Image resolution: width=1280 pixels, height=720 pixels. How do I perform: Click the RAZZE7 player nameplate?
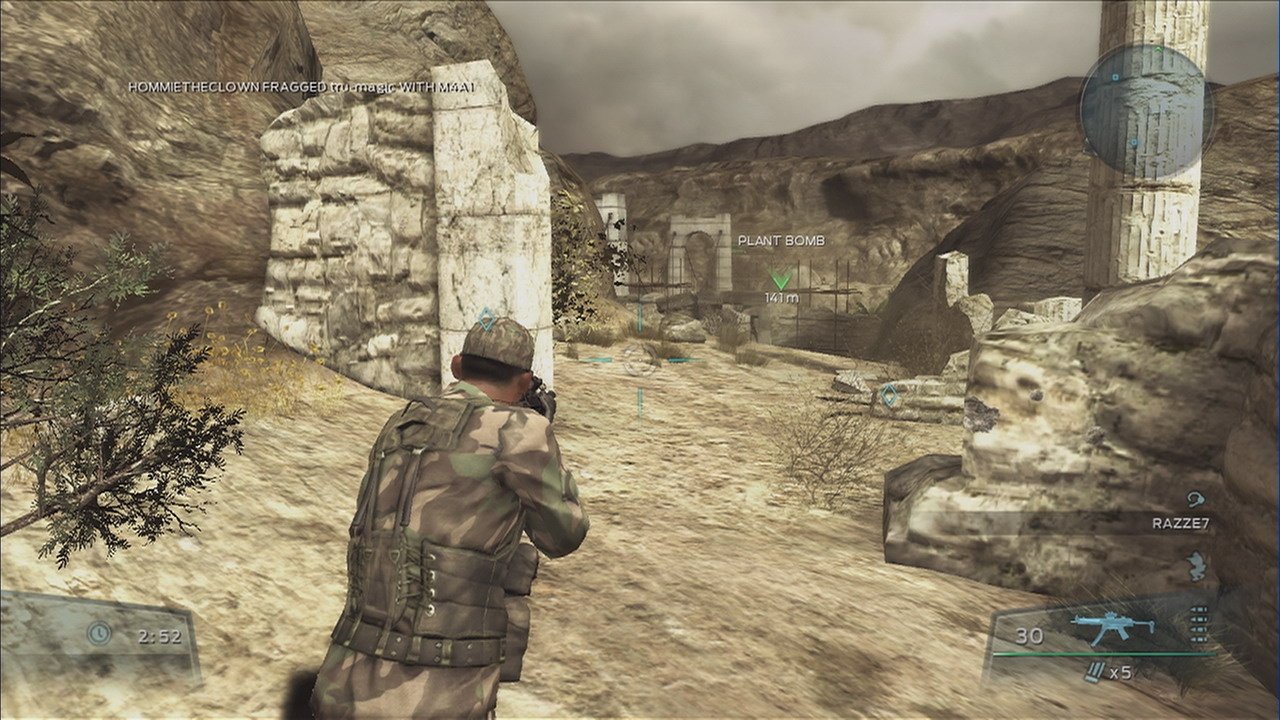[x=1179, y=523]
